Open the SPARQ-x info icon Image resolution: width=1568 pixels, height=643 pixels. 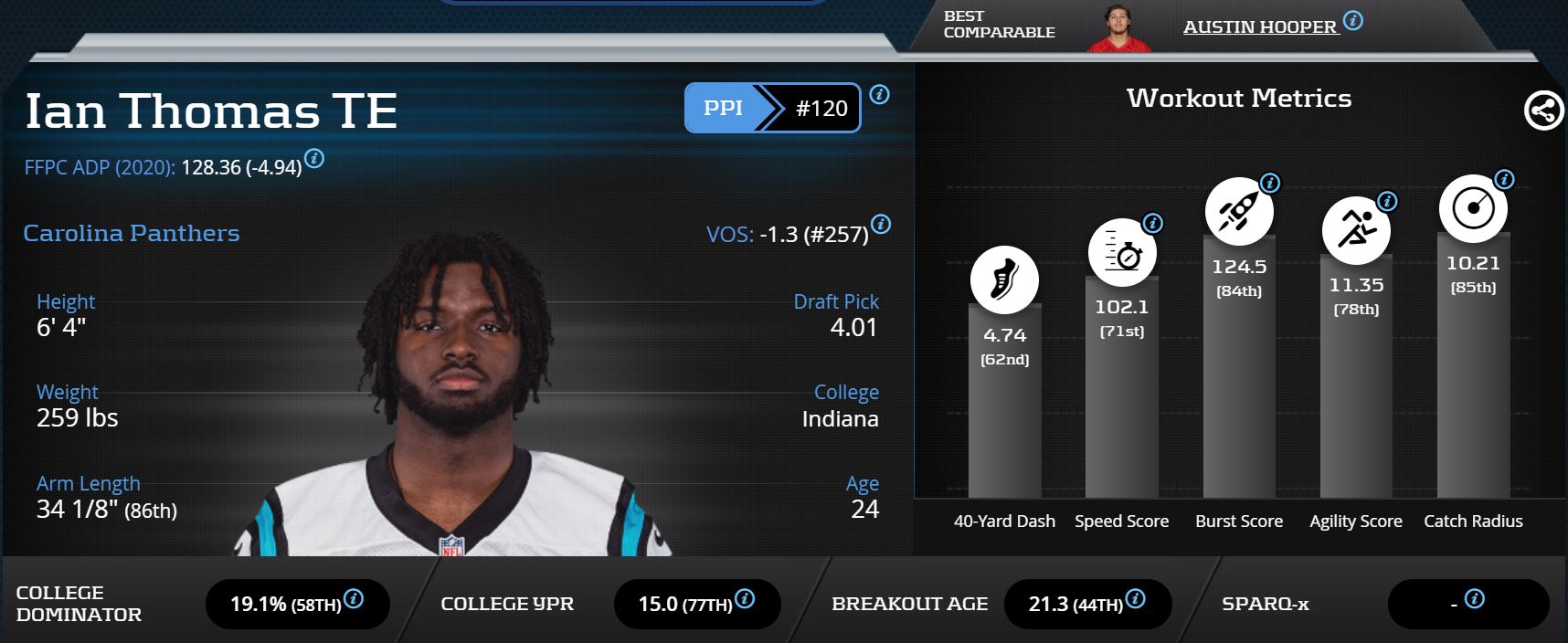pyautogui.click(x=1474, y=599)
